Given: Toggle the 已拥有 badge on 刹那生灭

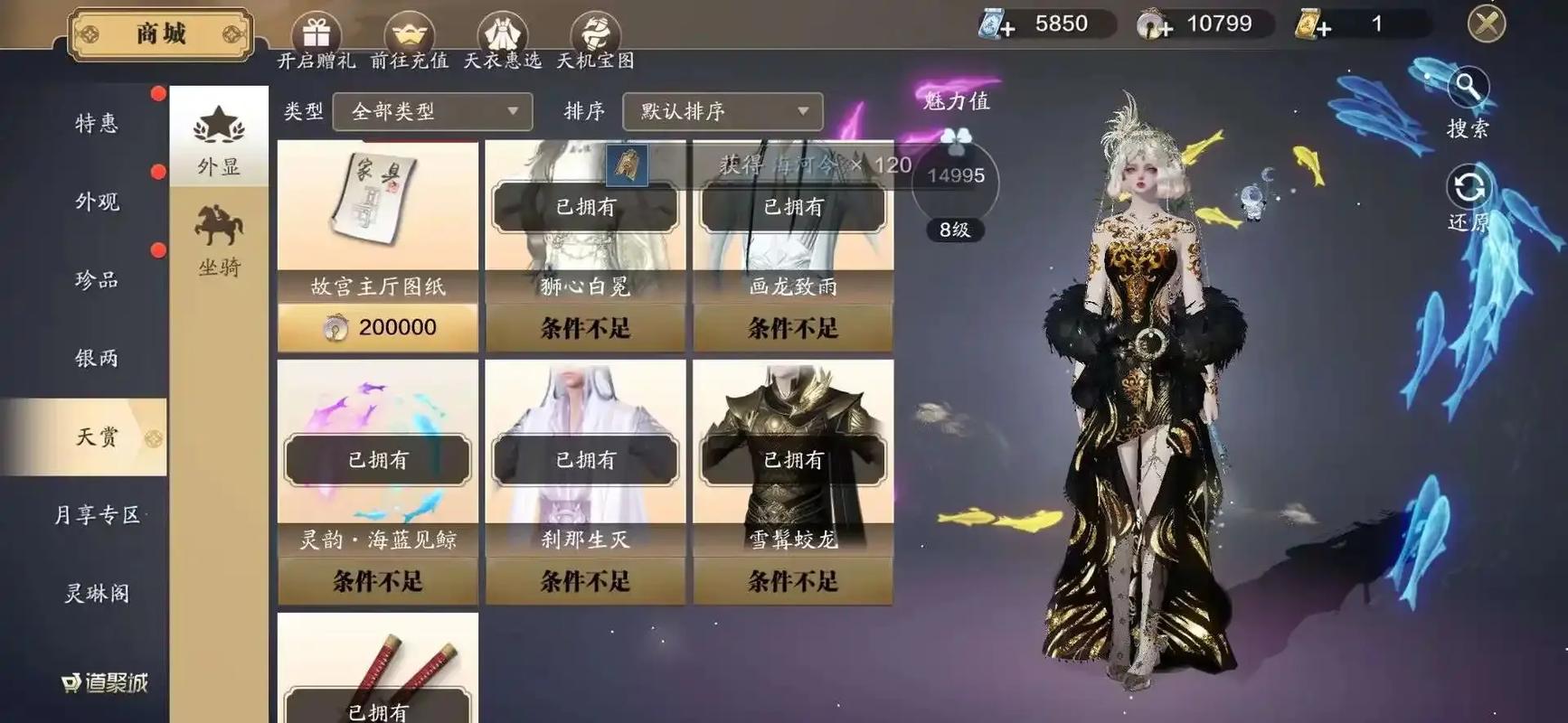Looking at the screenshot, I should click(585, 460).
